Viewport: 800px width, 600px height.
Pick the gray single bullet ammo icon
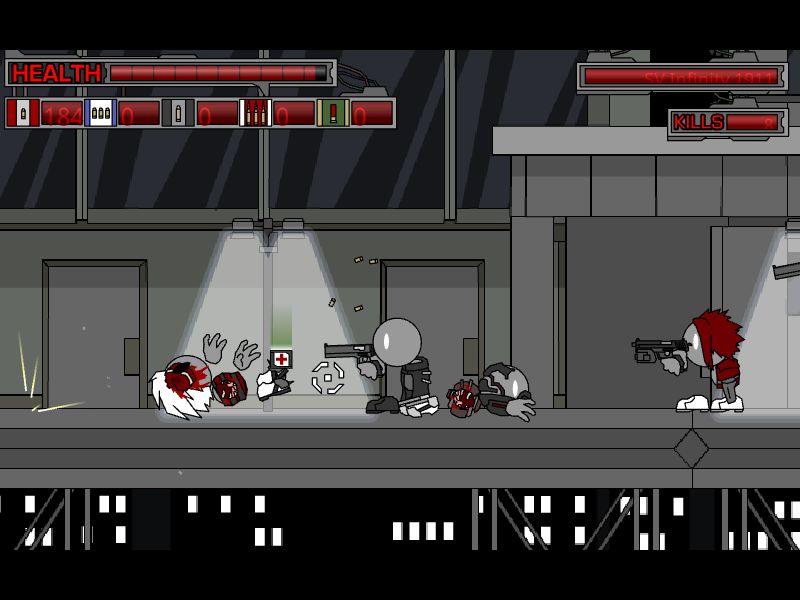pos(179,114)
